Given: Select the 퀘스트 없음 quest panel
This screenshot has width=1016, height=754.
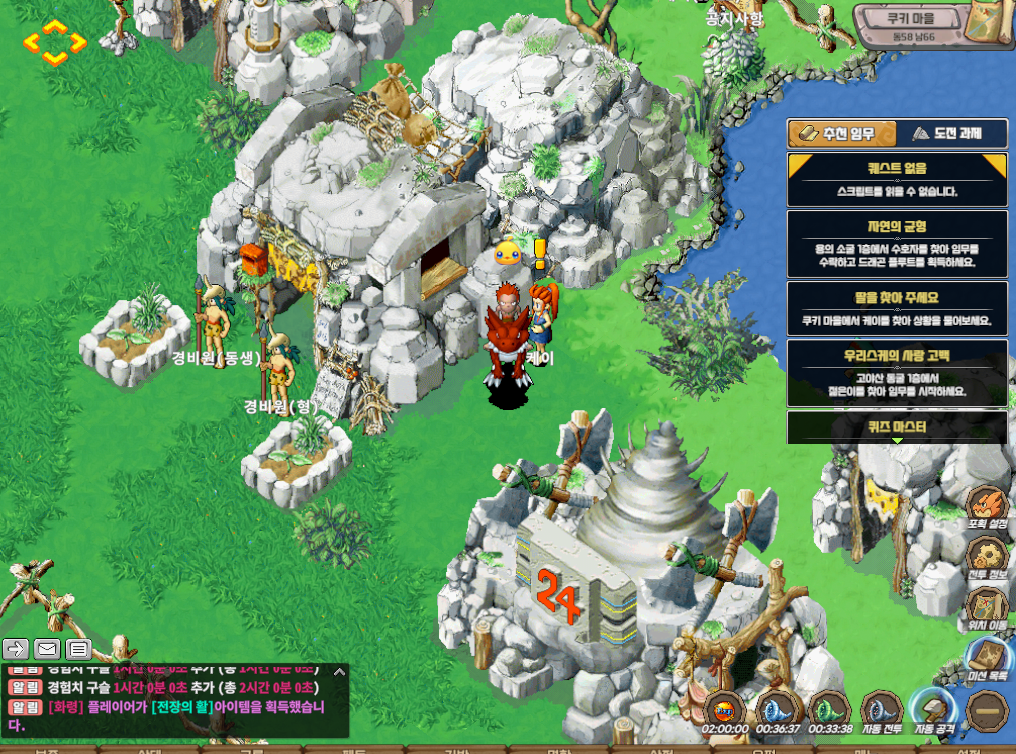Looking at the screenshot, I should pos(897,179).
